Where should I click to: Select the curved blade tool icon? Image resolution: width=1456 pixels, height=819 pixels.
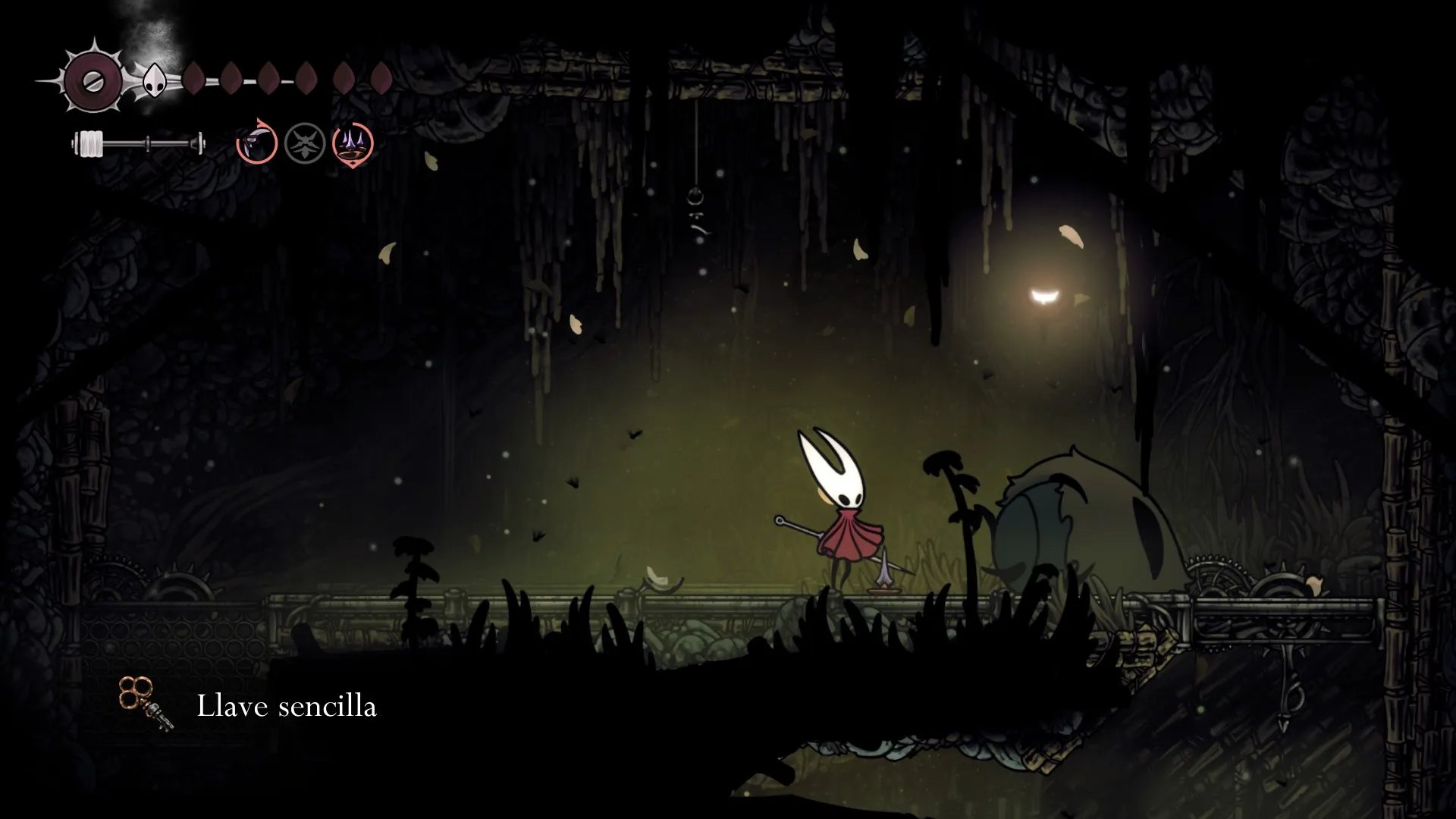tap(256, 143)
